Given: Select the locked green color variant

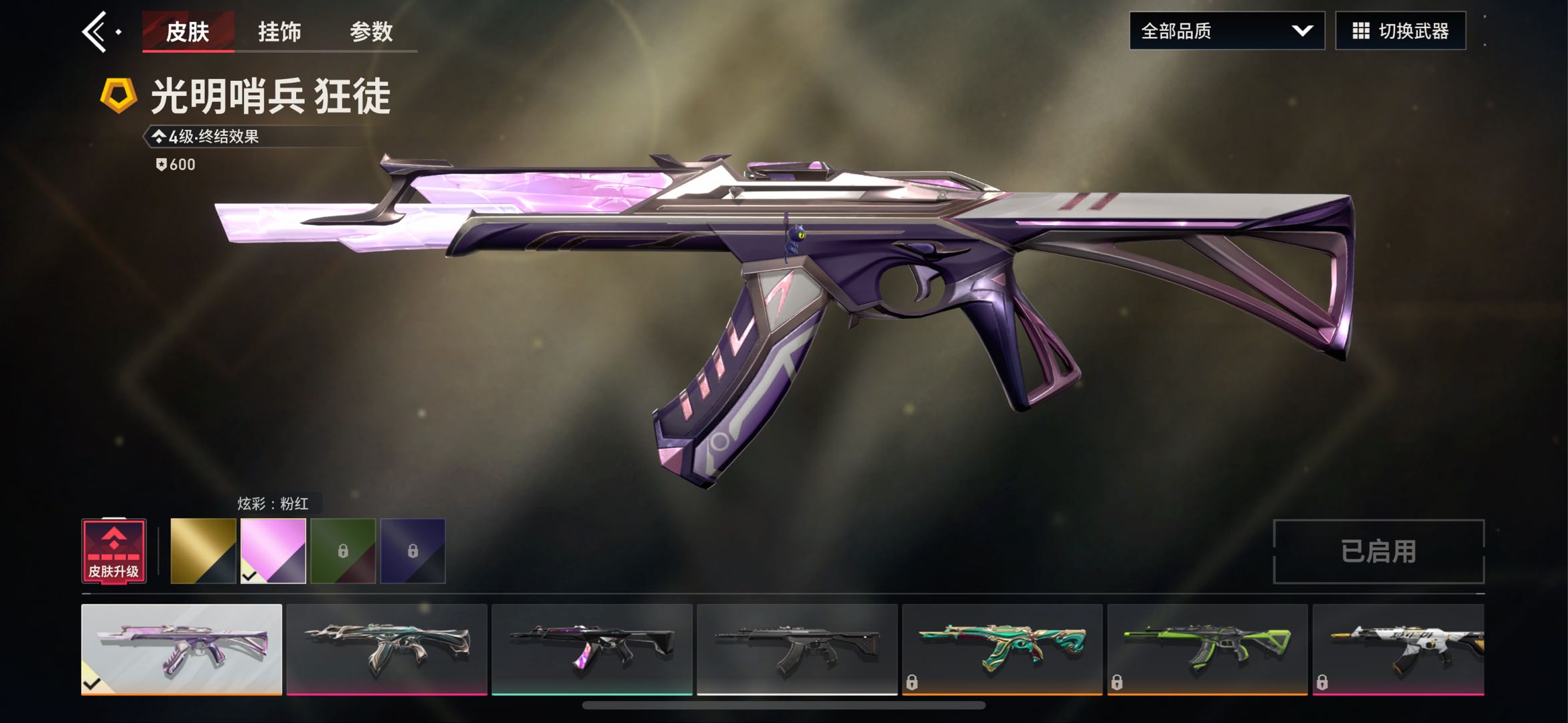Looking at the screenshot, I should point(343,551).
